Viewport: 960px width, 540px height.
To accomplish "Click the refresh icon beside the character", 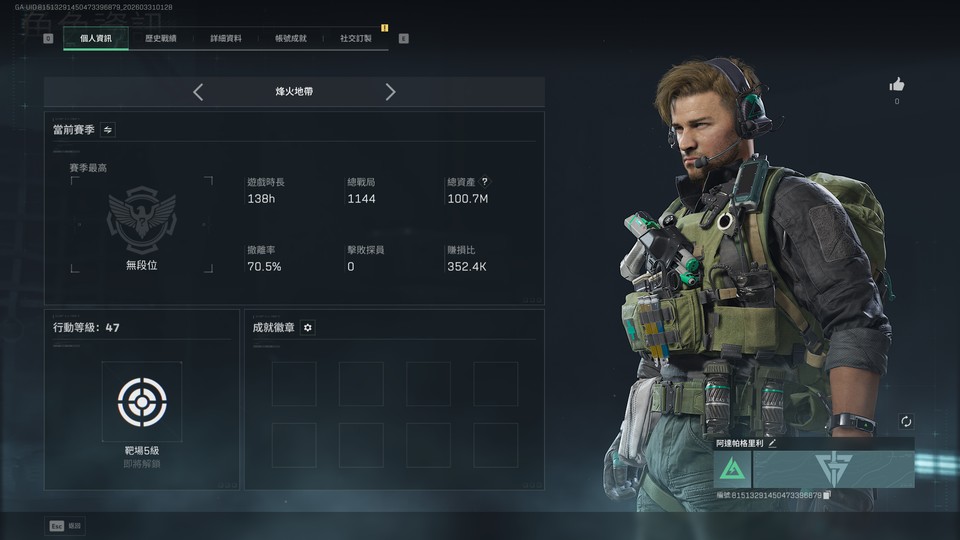I will [906, 422].
